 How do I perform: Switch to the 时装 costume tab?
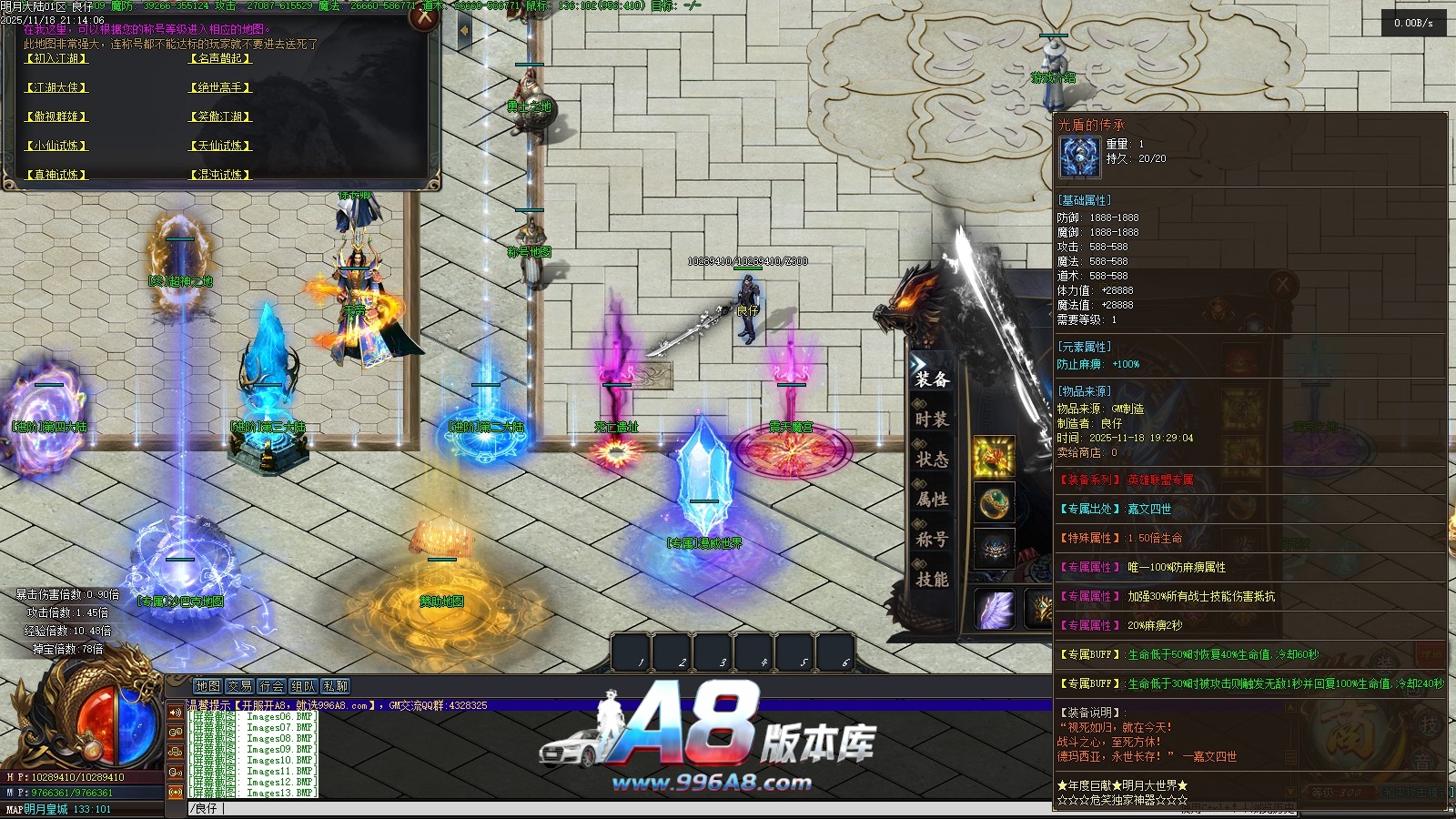pyautogui.click(x=932, y=420)
